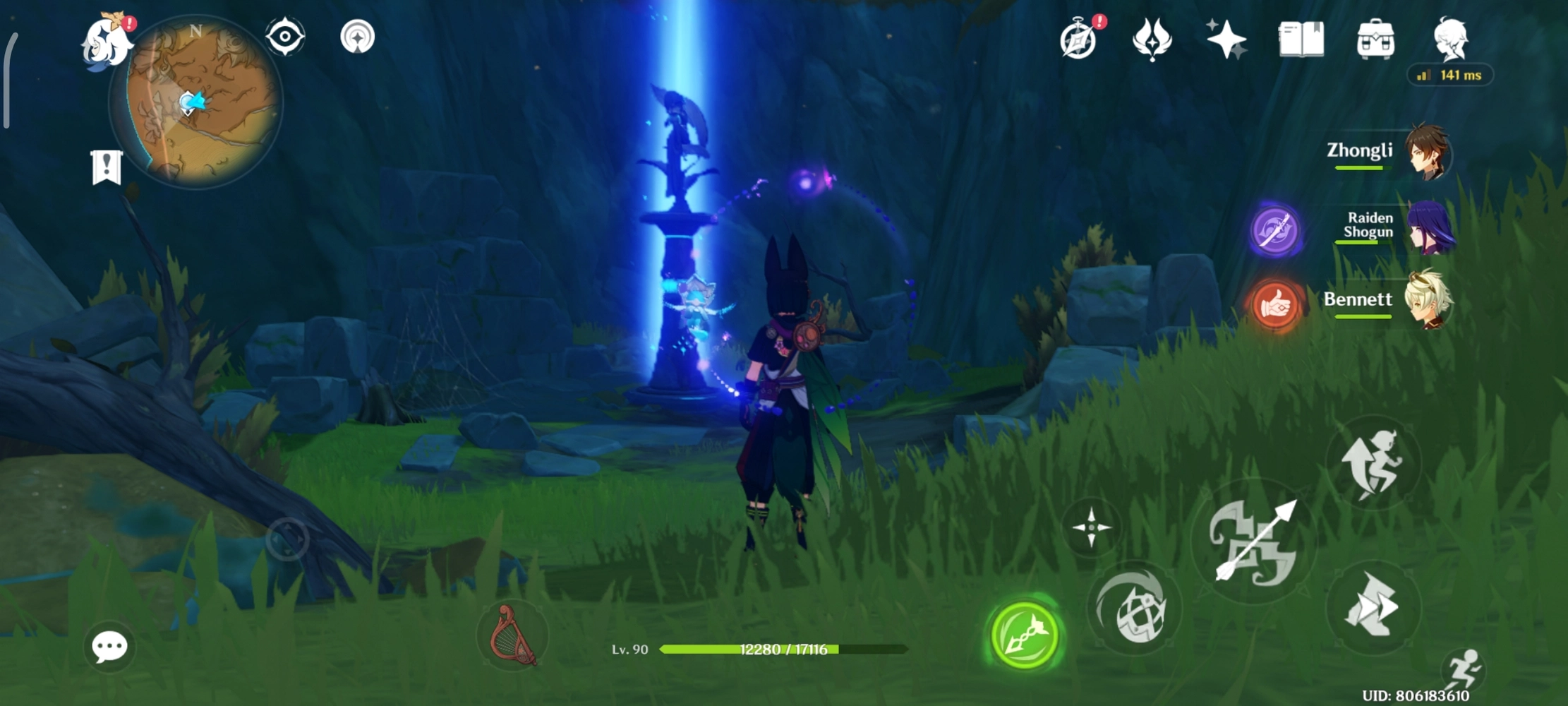Play the Windsong Lyre
Viewport: 1568px width, 706px height.
tap(513, 635)
